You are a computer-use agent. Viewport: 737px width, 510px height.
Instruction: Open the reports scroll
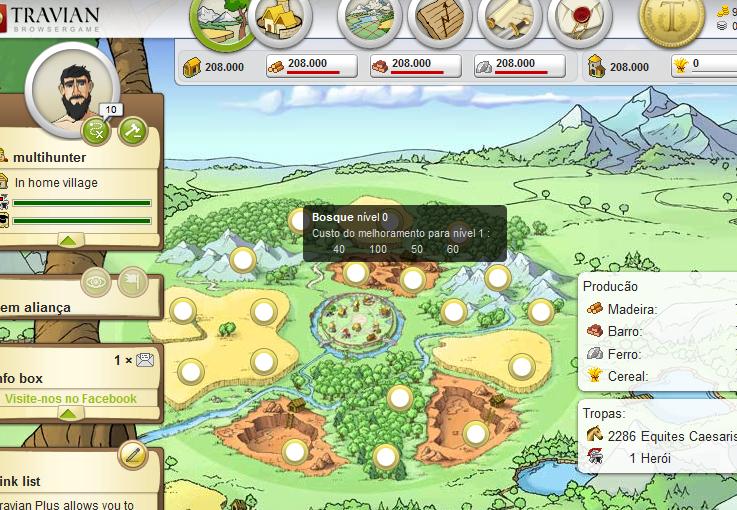click(510, 20)
